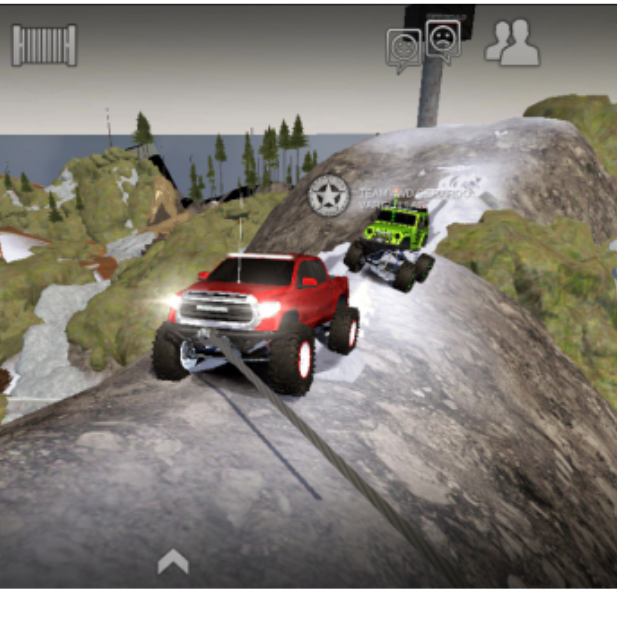
Task: Send the happy face emote
Action: tap(404, 48)
